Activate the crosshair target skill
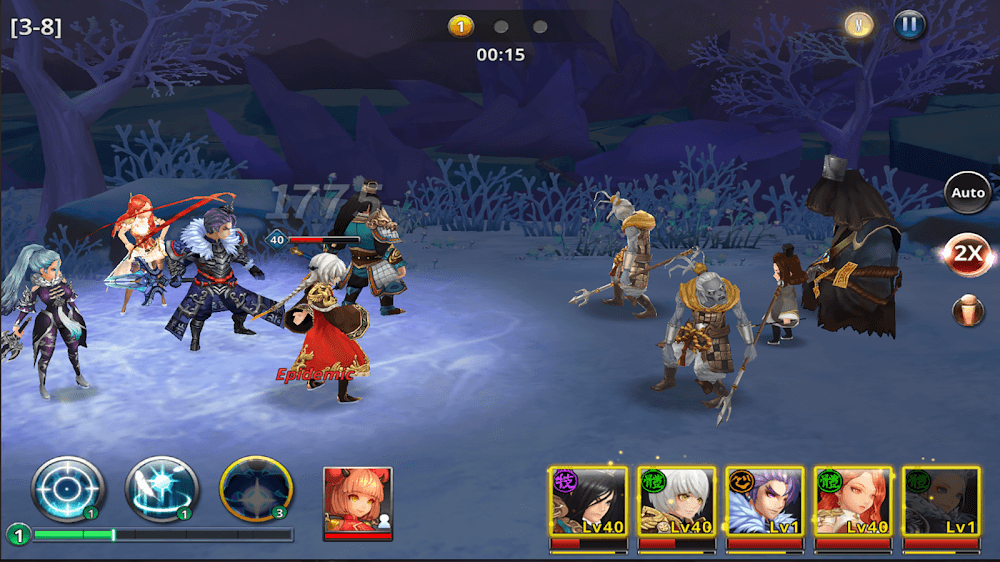The height and width of the screenshot is (562, 1000). 68,490
